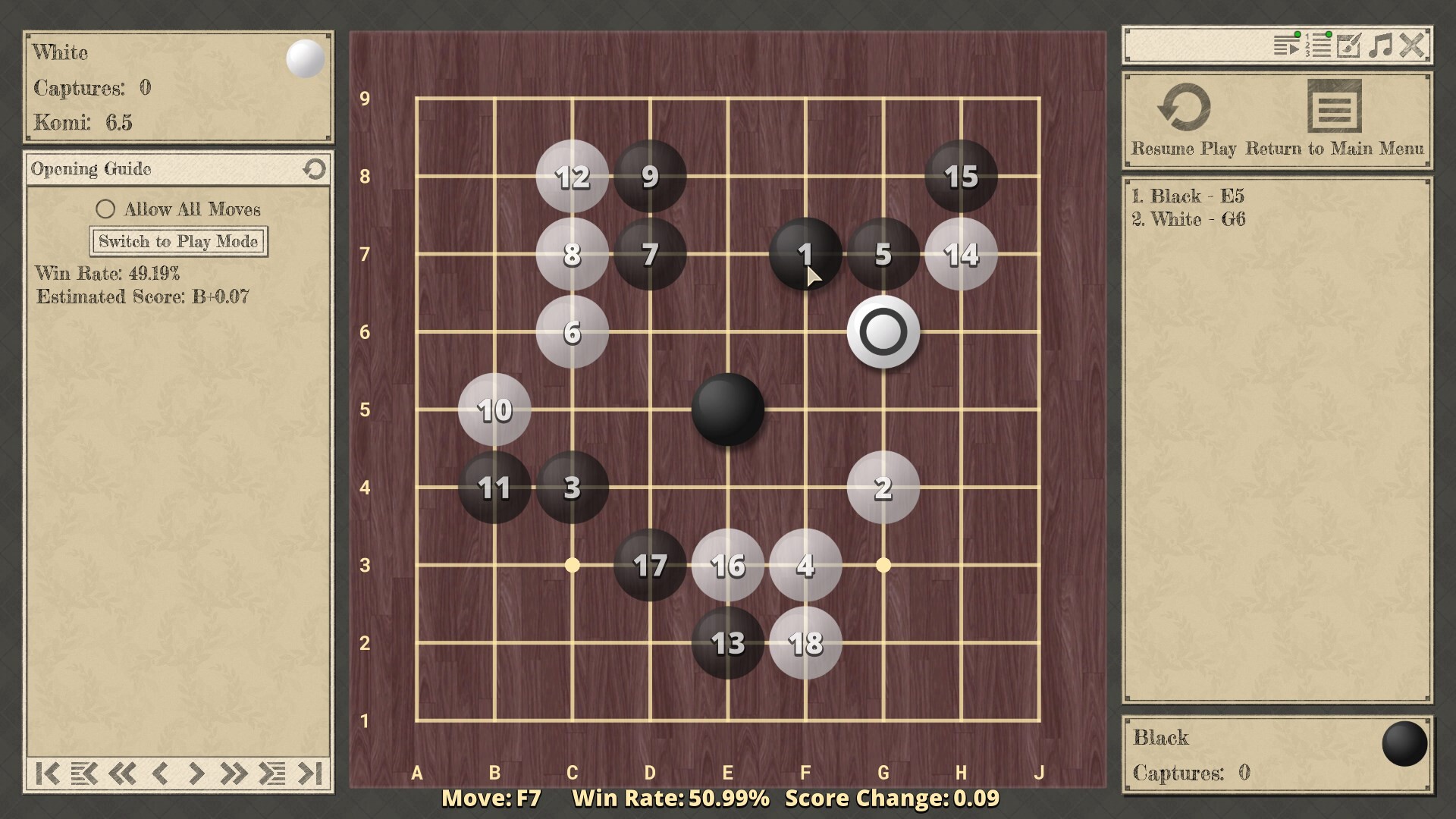Viewport: 1456px width, 819px height.
Task: Open the board annotation brush tool
Action: pyautogui.click(x=1350, y=47)
